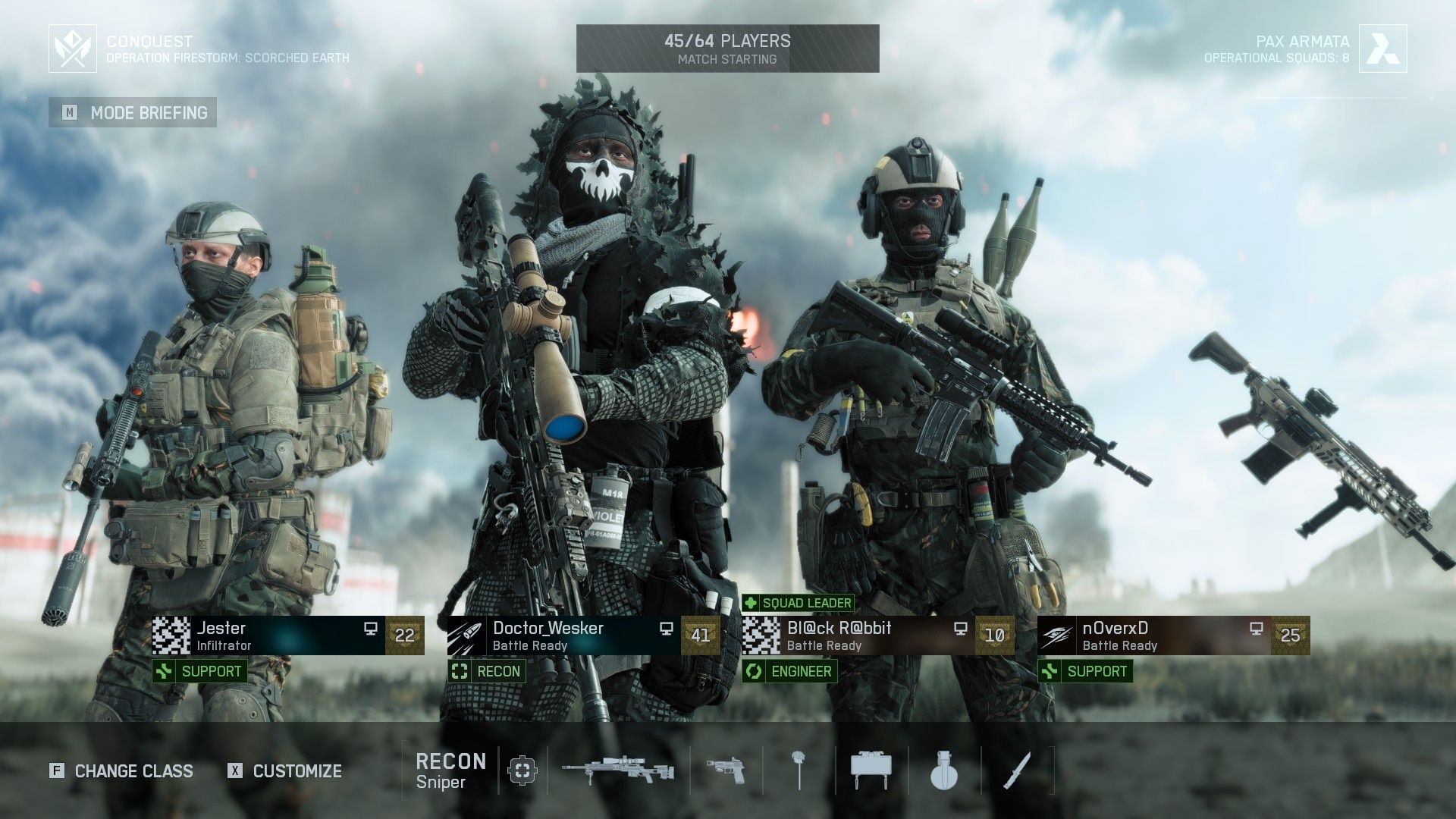Click the 45/64 Players match starting banner
Image resolution: width=1456 pixels, height=819 pixels.
[727, 45]
